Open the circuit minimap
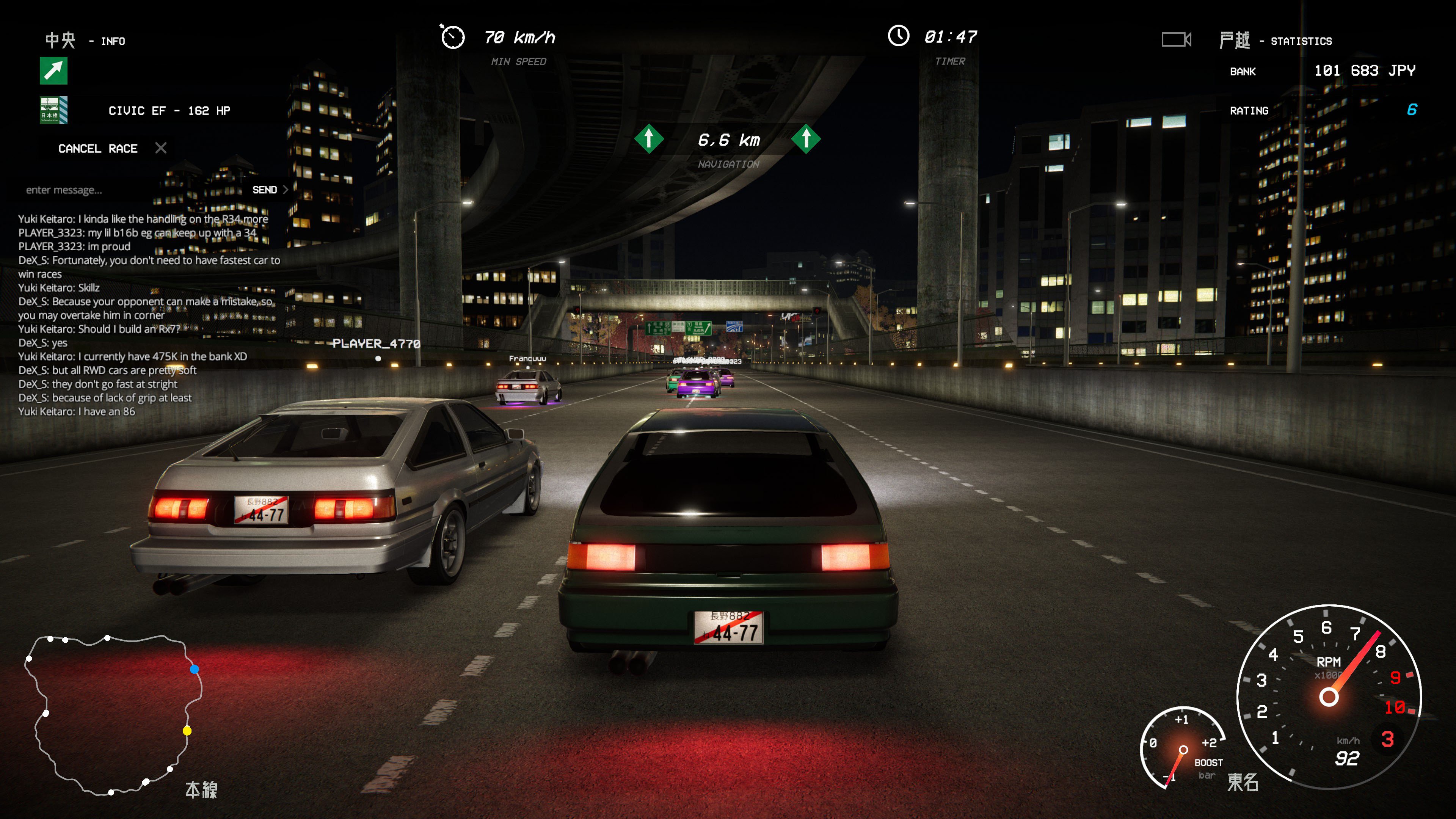This screenshot has height=819, width=1456. [x=113, y=715]
